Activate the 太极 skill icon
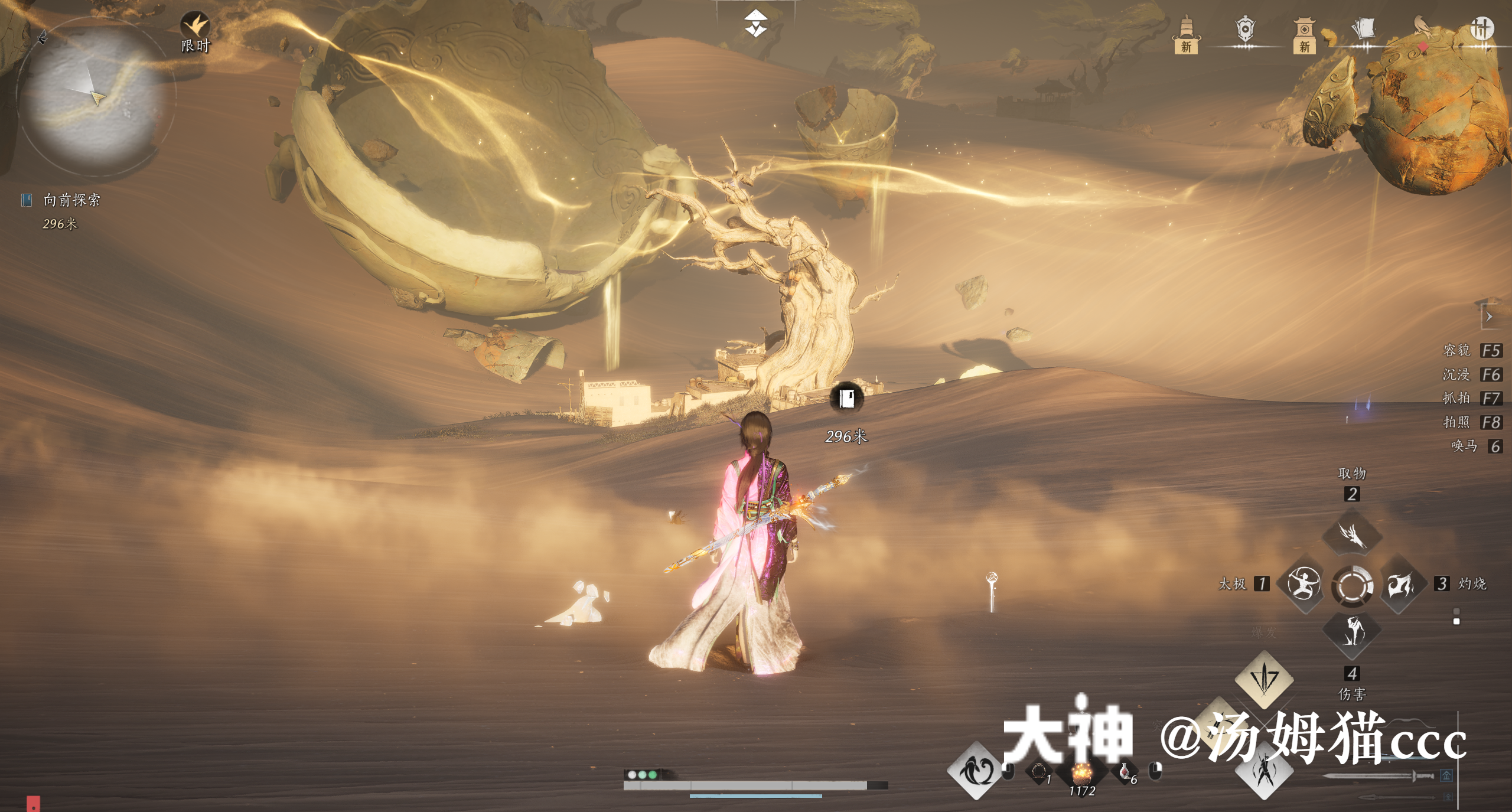The width and height of the screenshot is (1512, 812). (1304, 585)
